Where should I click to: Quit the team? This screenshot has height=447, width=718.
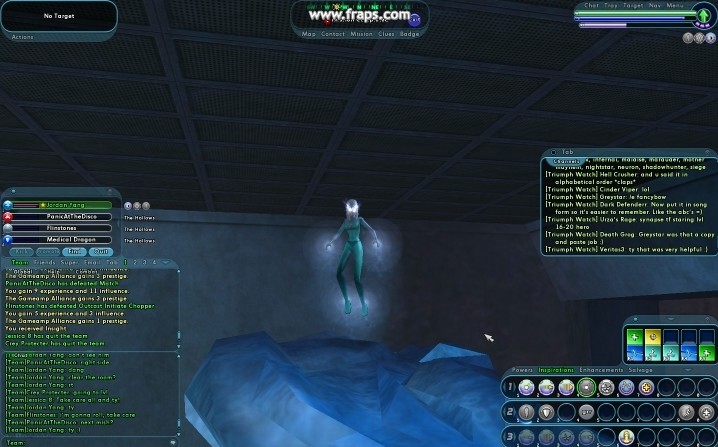(101, 252)
